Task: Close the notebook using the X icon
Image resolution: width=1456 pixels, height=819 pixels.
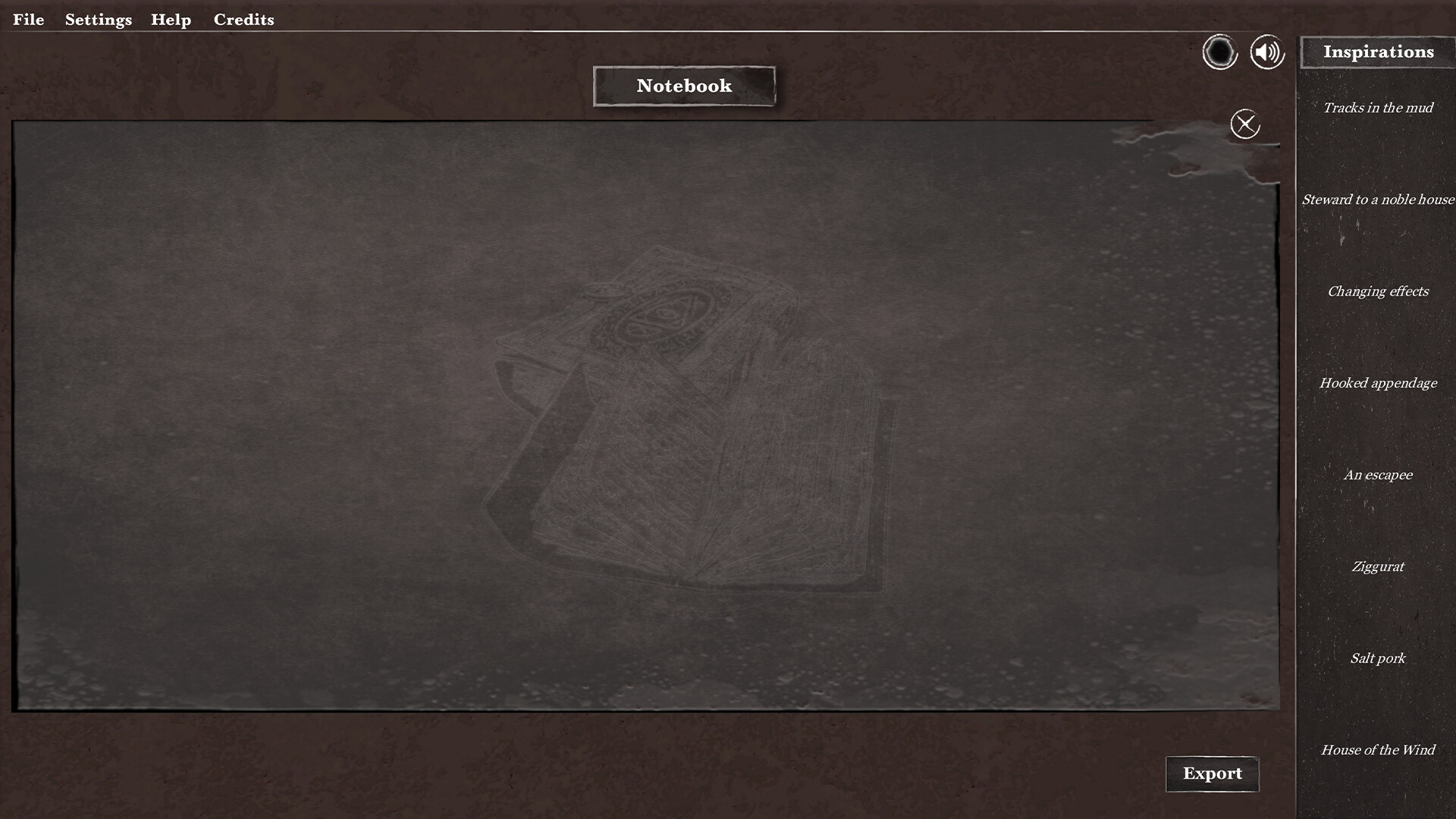Action: click(1245, 124)
